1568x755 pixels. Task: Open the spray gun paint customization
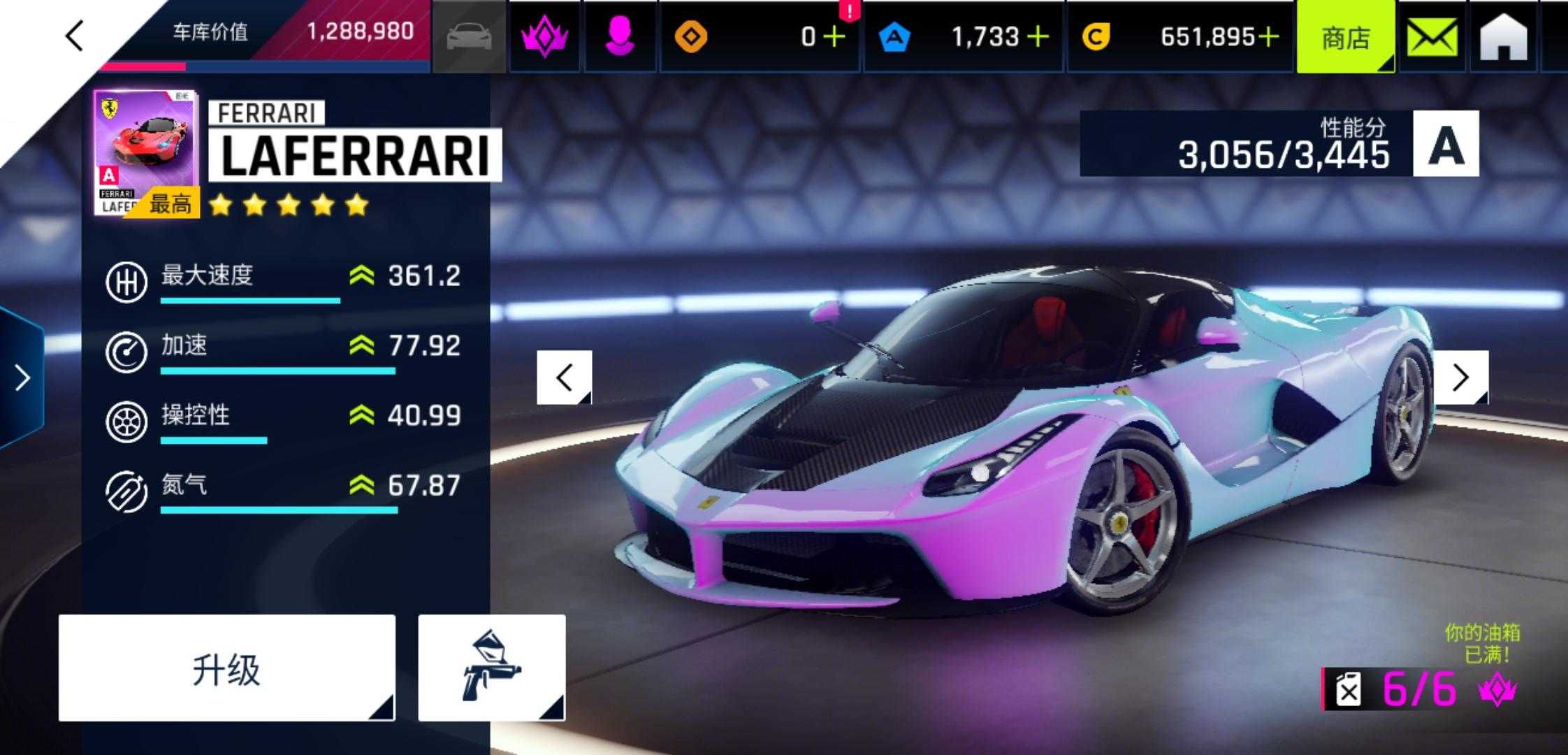click(x=491, y=668)
